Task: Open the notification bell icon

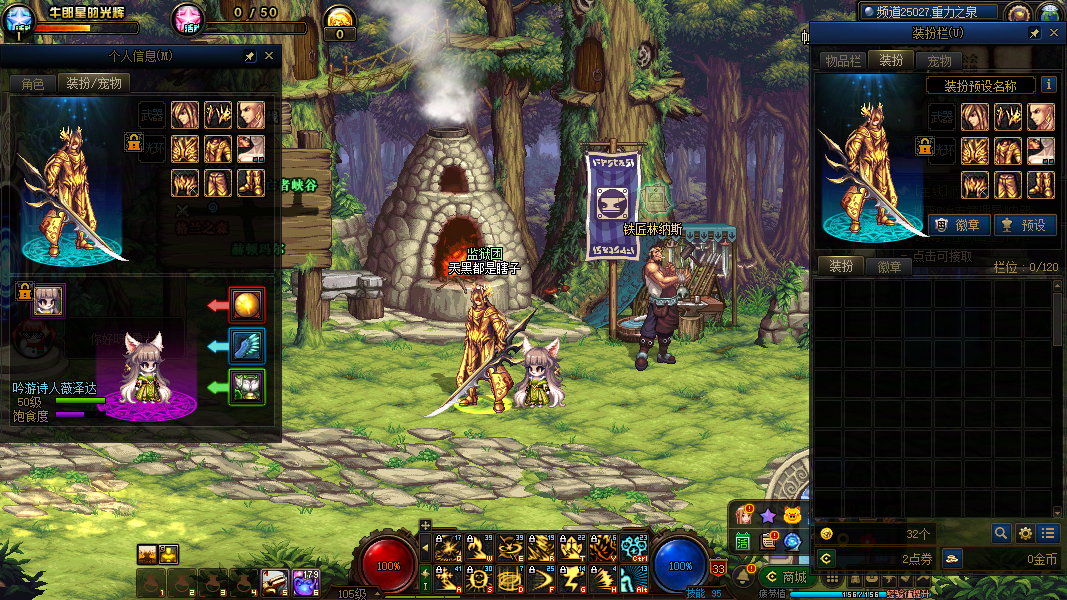Action: click(x=743, y=576)
